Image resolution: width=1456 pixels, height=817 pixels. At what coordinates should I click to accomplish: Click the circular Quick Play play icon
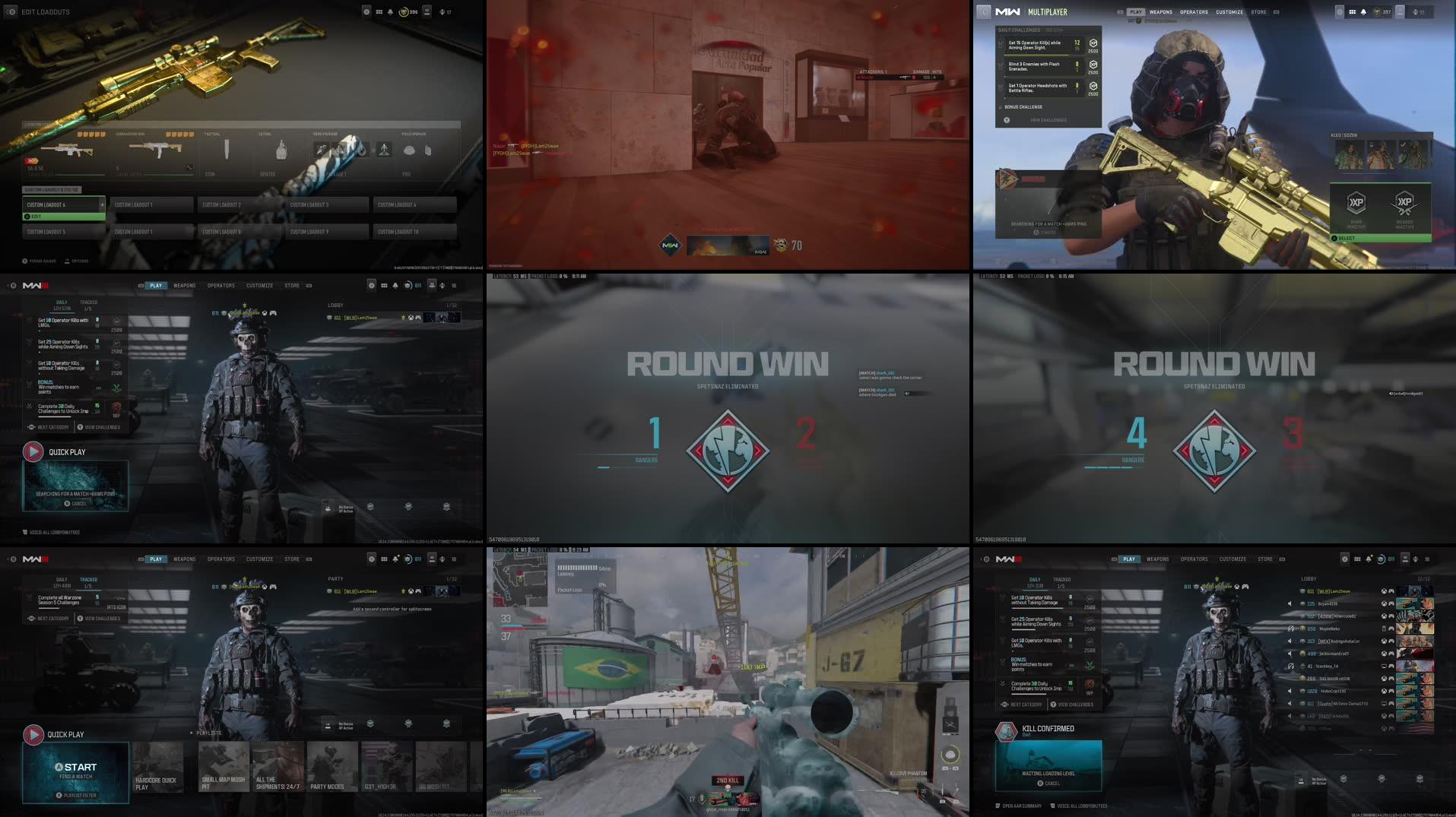pyautogui.click(x=33, y=451)
